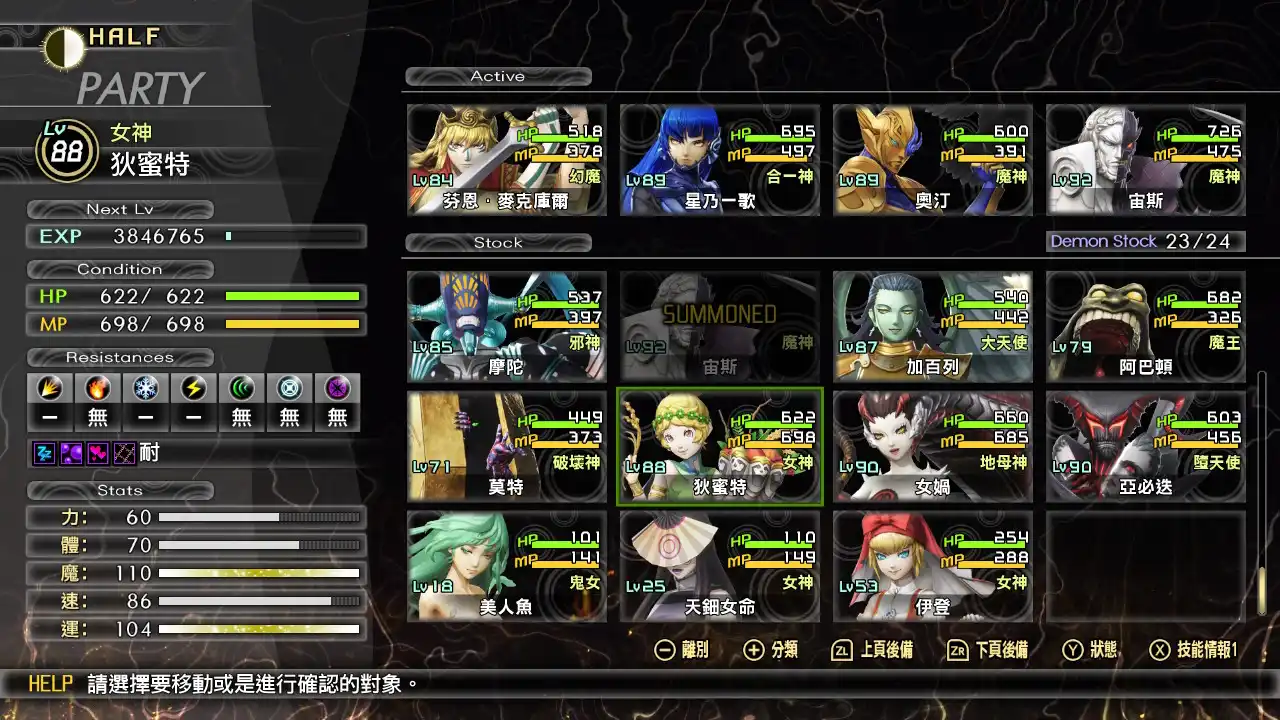Screen dimensions: 1280x720
Task: Choose stock demon 摩陀
Action: tap(507, 327)
